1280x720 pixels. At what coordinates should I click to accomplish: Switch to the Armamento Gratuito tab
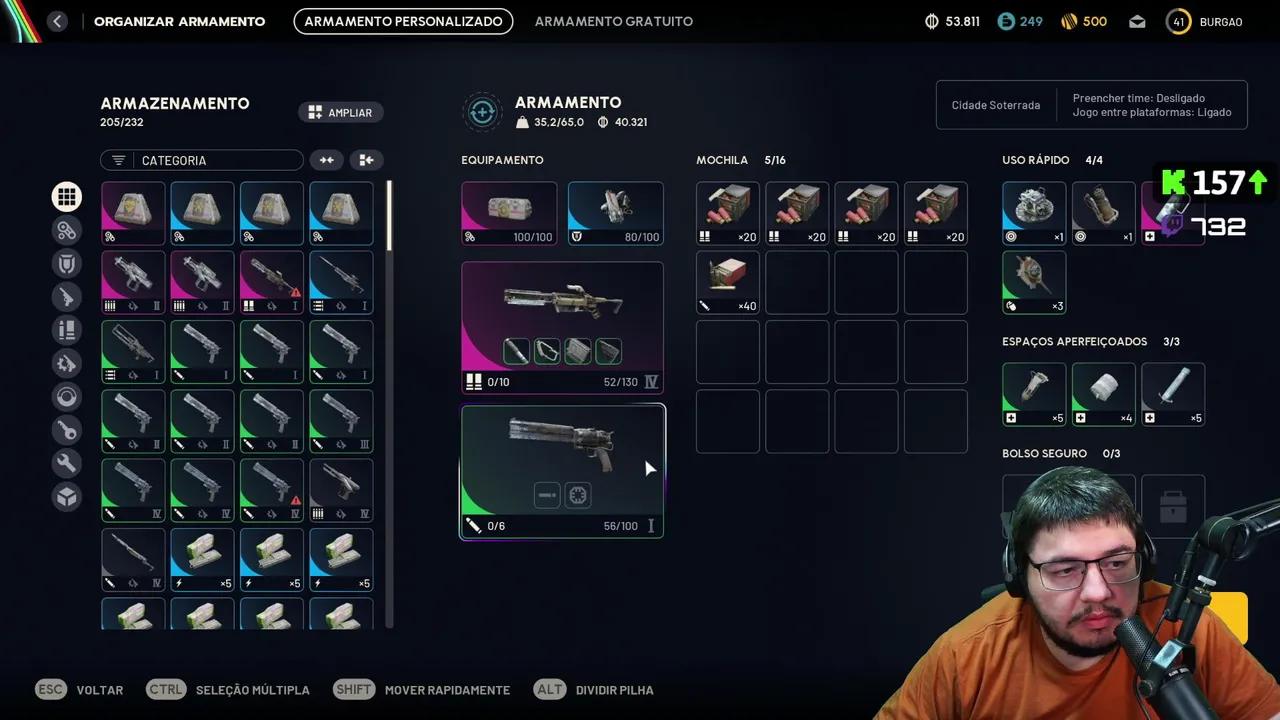pos(613,21)
